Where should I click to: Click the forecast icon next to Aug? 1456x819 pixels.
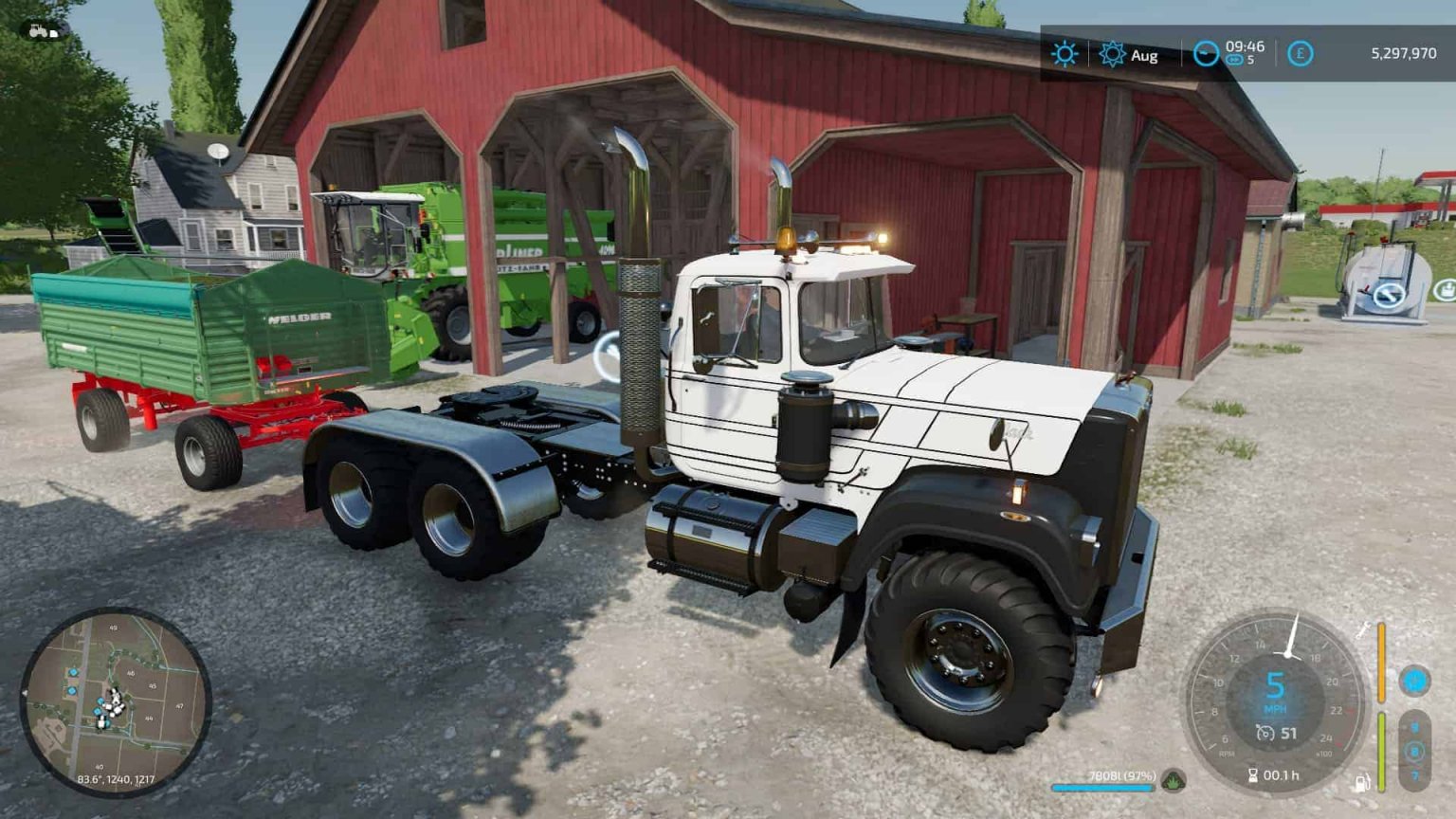1111,54
